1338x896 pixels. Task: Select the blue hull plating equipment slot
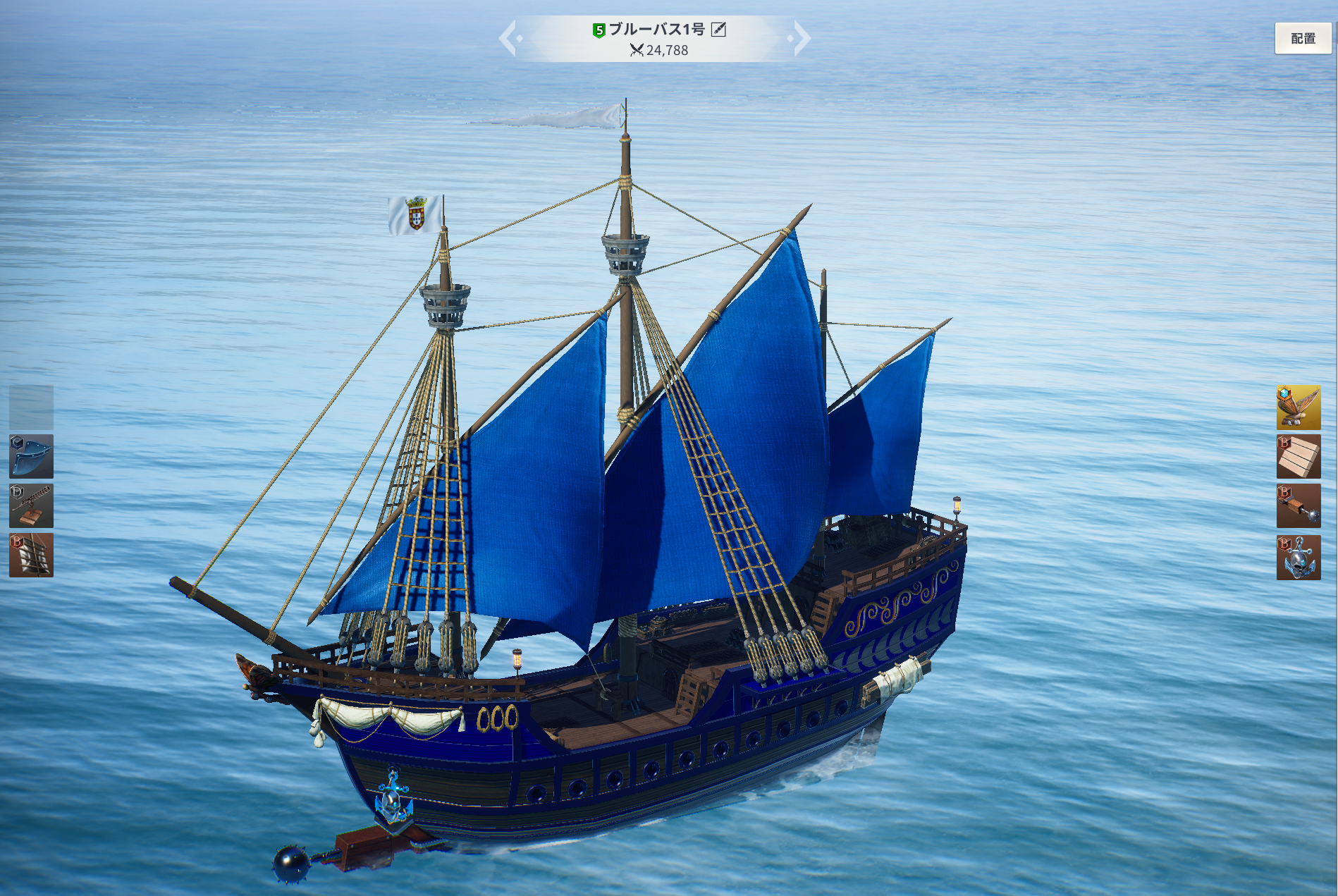[x=31, y=456]
